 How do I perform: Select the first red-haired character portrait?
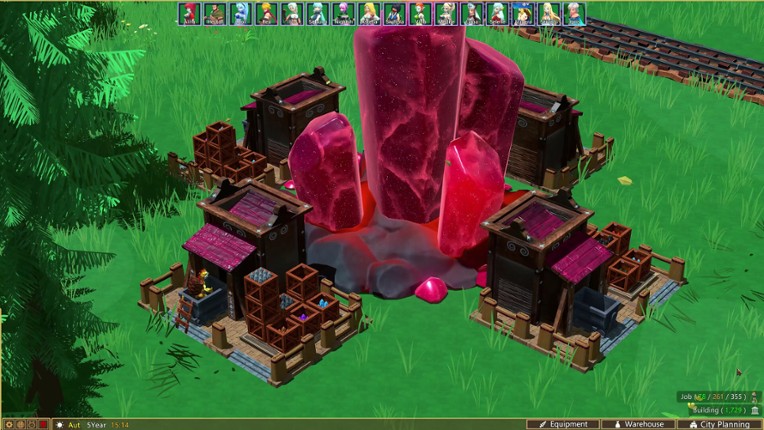click(x=188, y=13)
